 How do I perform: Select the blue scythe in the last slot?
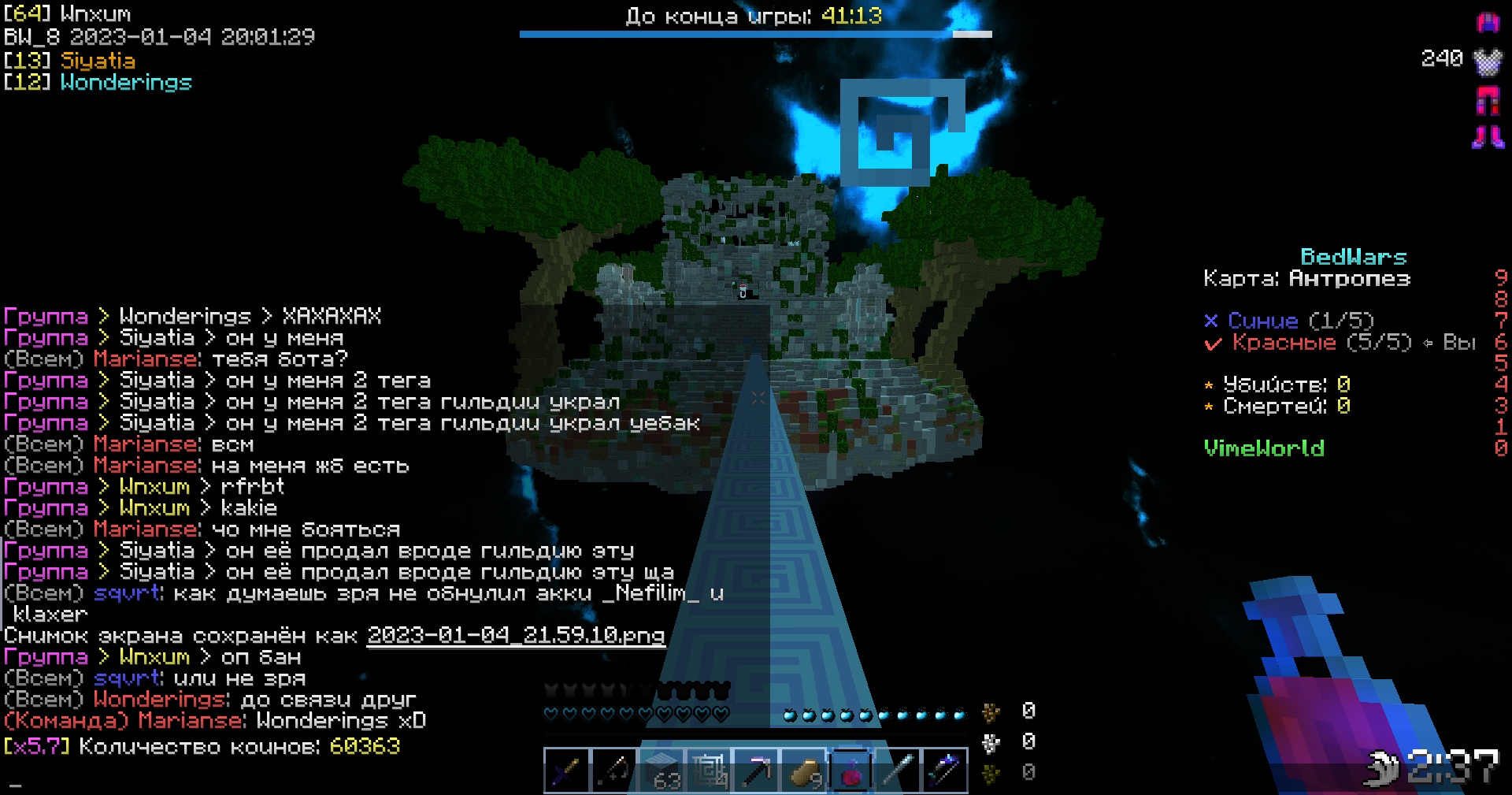945,770
